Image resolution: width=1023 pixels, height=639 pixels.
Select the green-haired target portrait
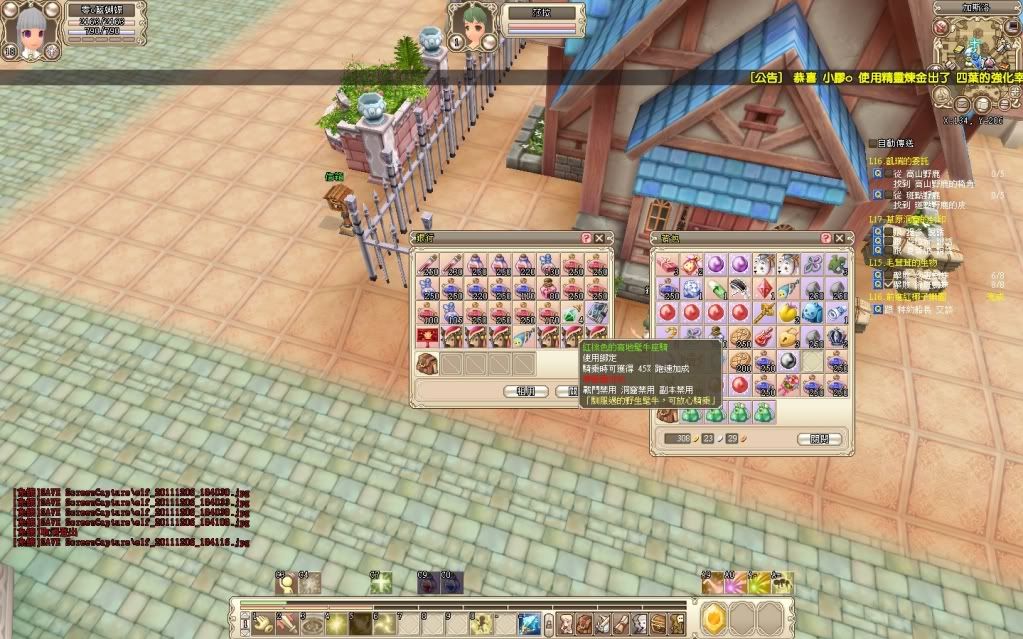(470, 24)
